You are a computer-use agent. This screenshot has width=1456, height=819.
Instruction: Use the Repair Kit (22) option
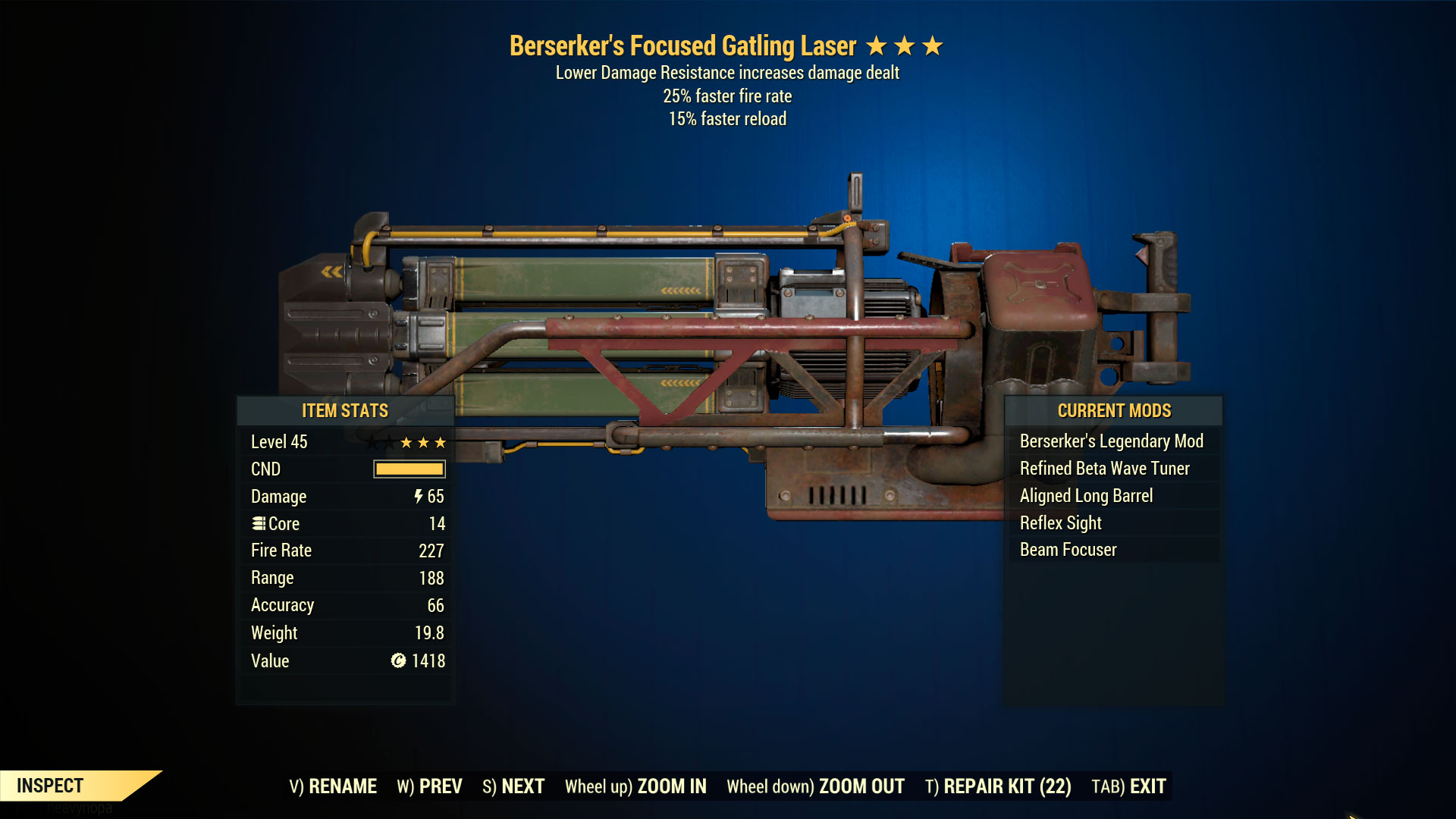pyautogui.click(x=998, y=786)
